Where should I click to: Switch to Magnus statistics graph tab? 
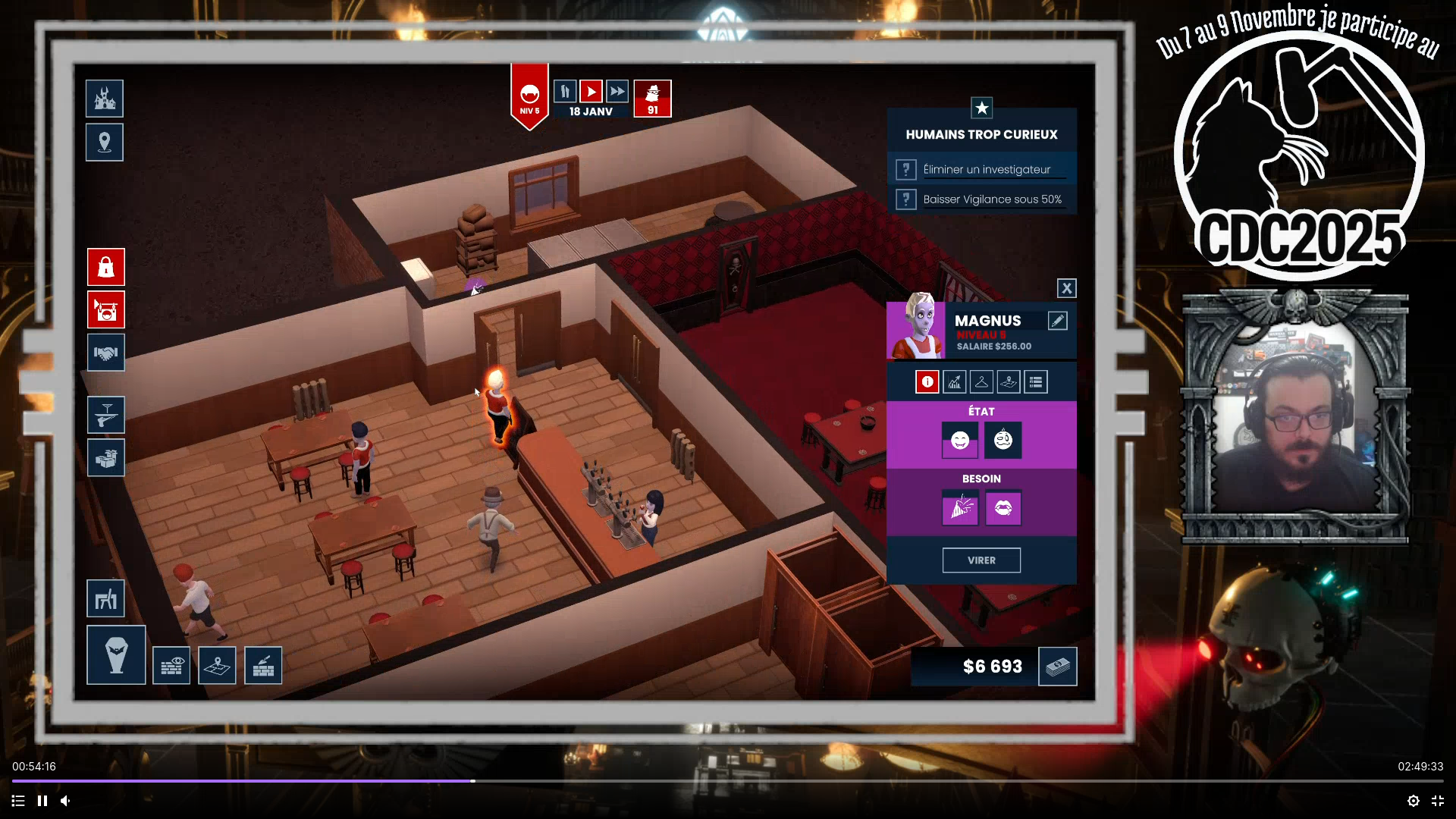tap(954, 381)
